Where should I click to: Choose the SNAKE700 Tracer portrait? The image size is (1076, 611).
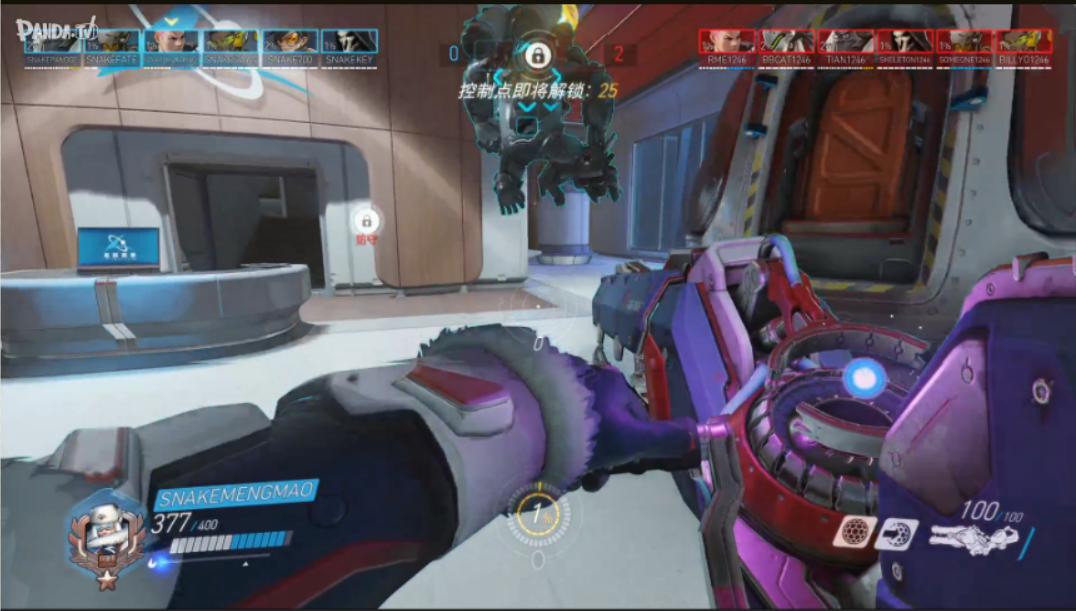(290, 41)
